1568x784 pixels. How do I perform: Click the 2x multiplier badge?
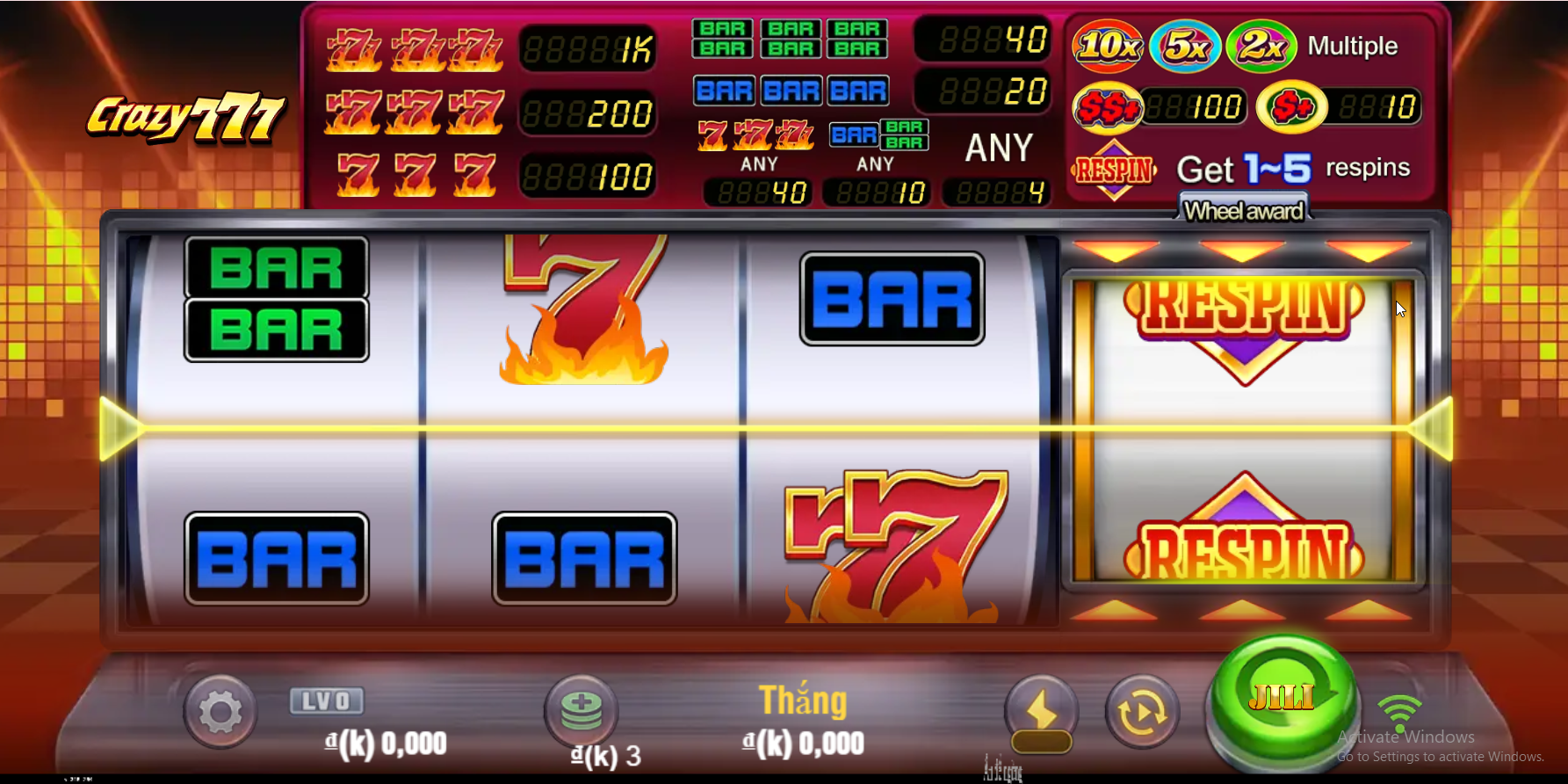1262,46
